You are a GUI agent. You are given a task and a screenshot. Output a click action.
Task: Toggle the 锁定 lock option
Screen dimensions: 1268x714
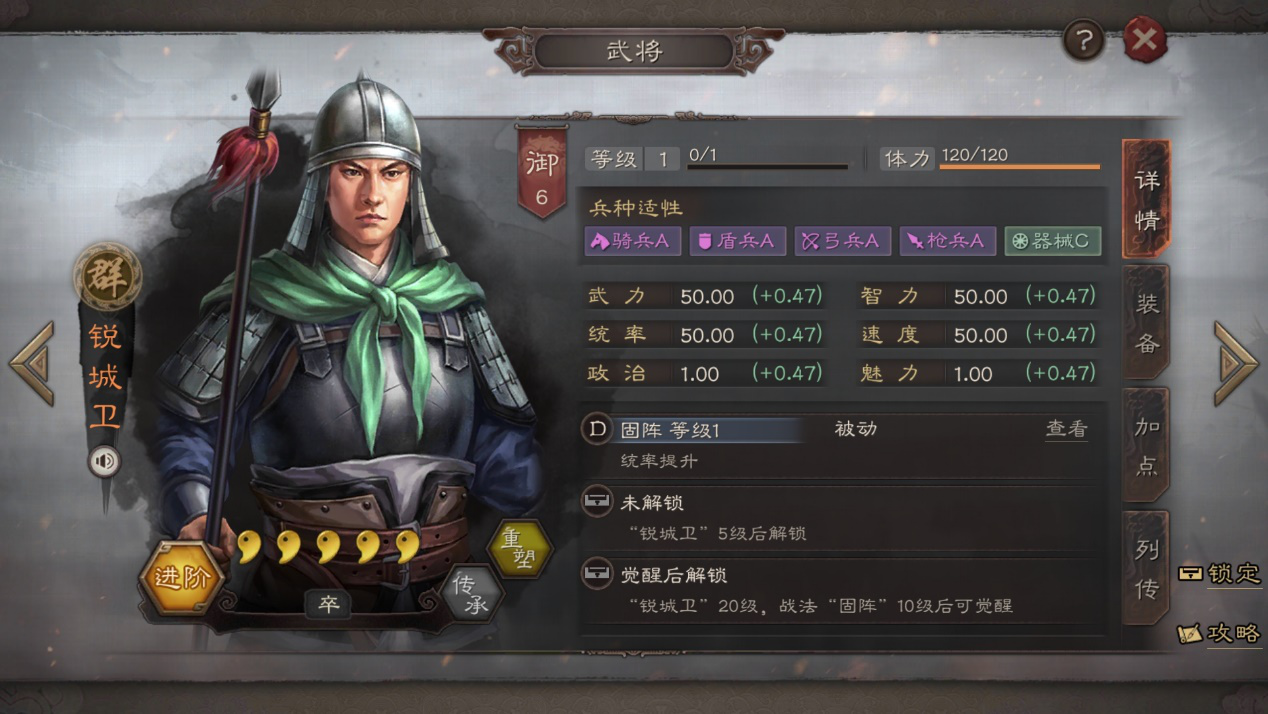click(x=1221, y=574)
